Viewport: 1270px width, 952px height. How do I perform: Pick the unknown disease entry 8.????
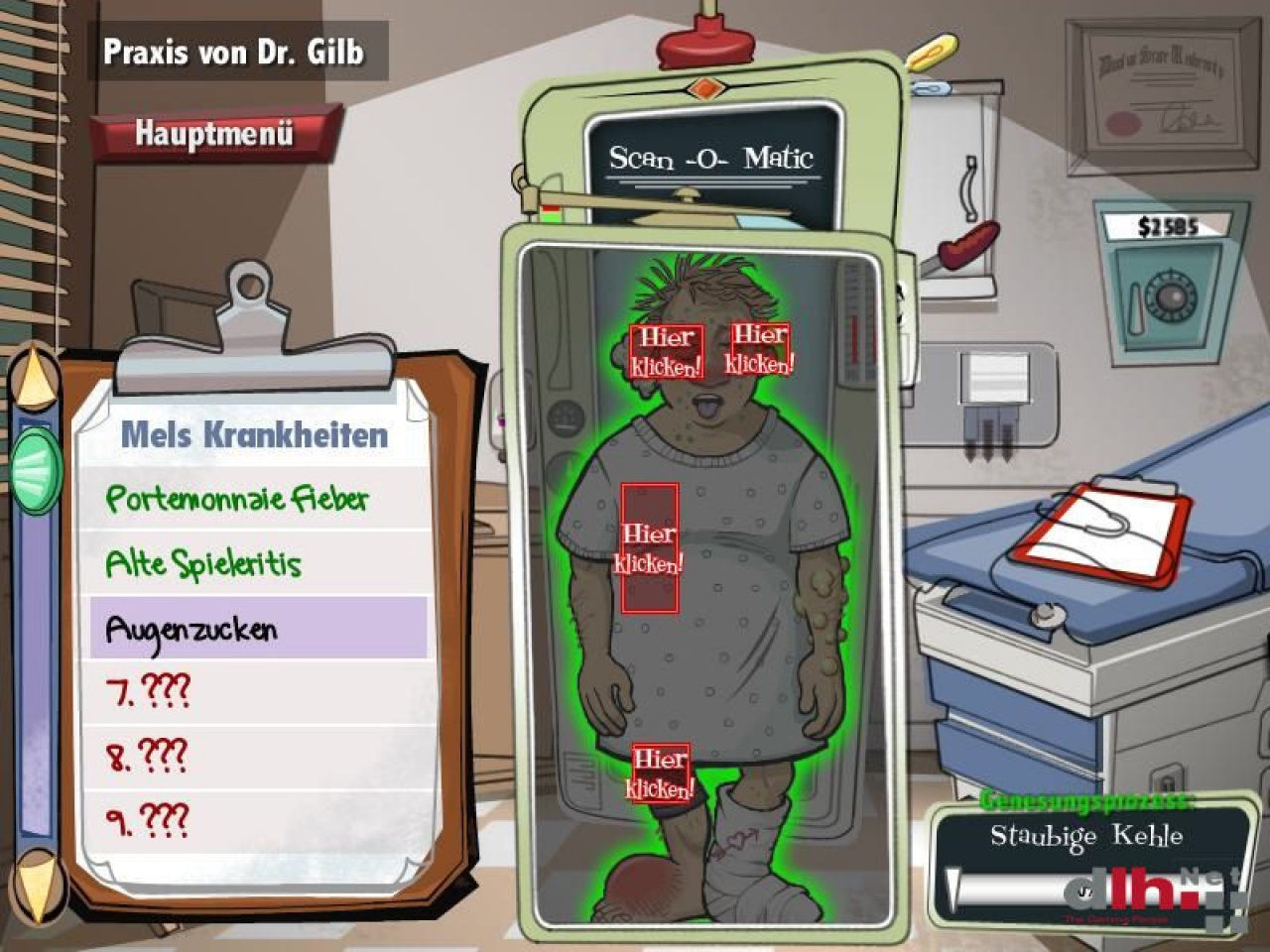(148, 756)
